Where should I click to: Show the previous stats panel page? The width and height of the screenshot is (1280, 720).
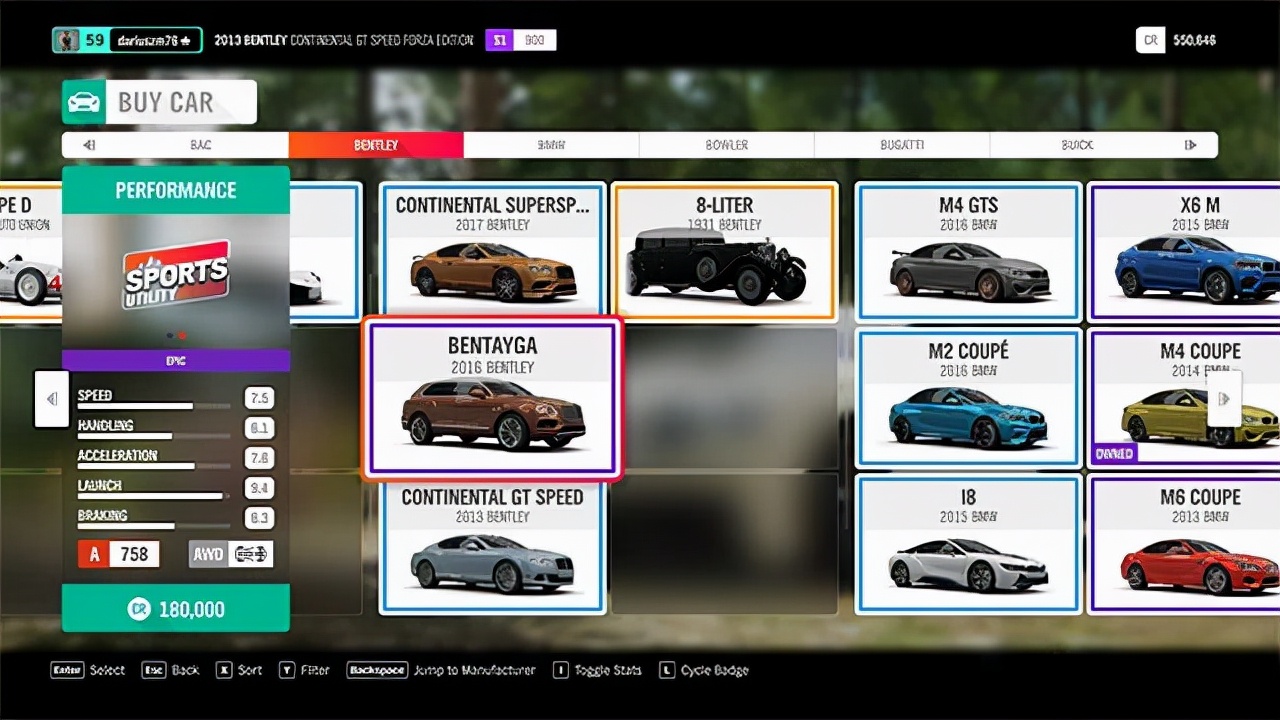pyautogui.click(x=52, y=398)
